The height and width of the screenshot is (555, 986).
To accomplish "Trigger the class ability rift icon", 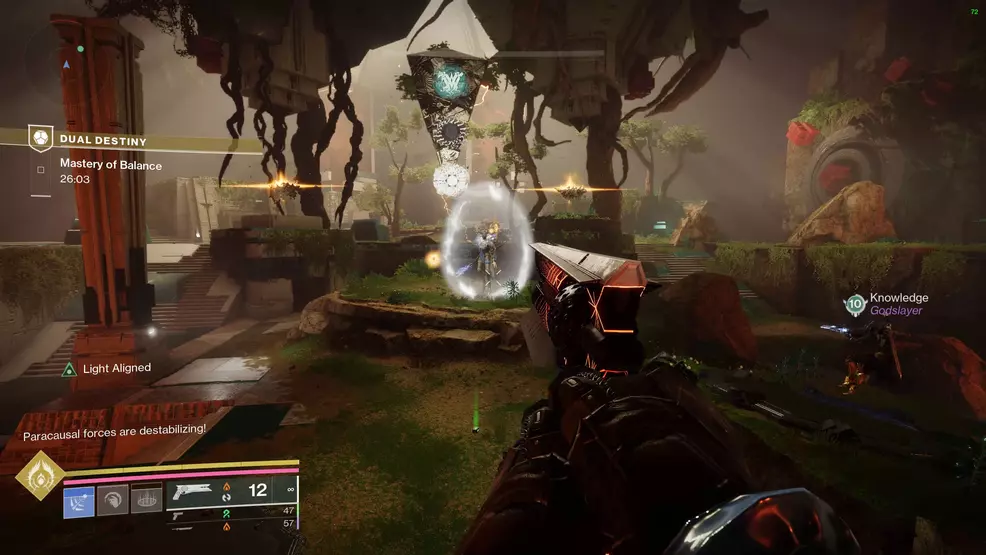I will [145, 498].
